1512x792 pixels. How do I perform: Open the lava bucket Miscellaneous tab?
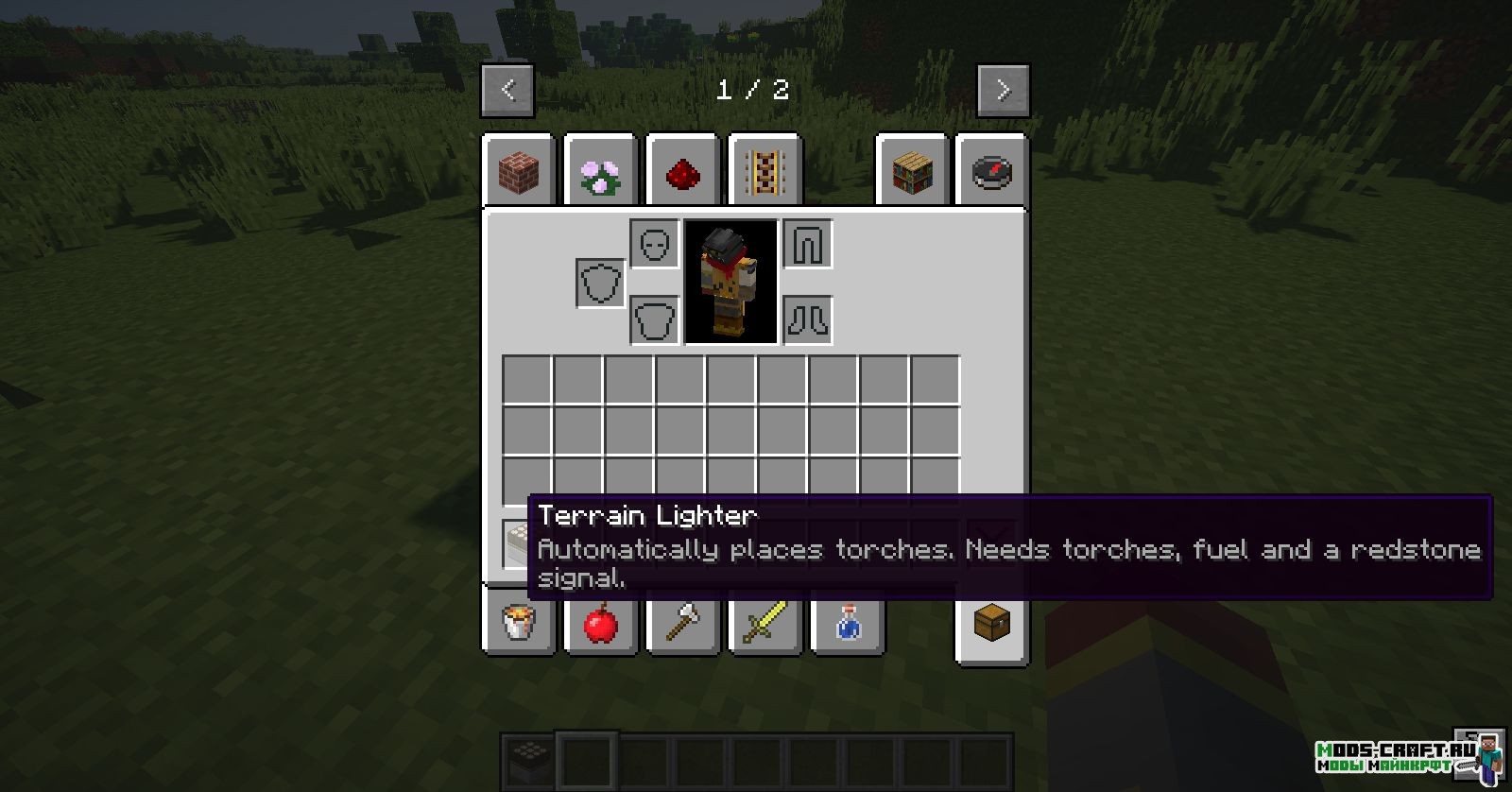point(519,624)
